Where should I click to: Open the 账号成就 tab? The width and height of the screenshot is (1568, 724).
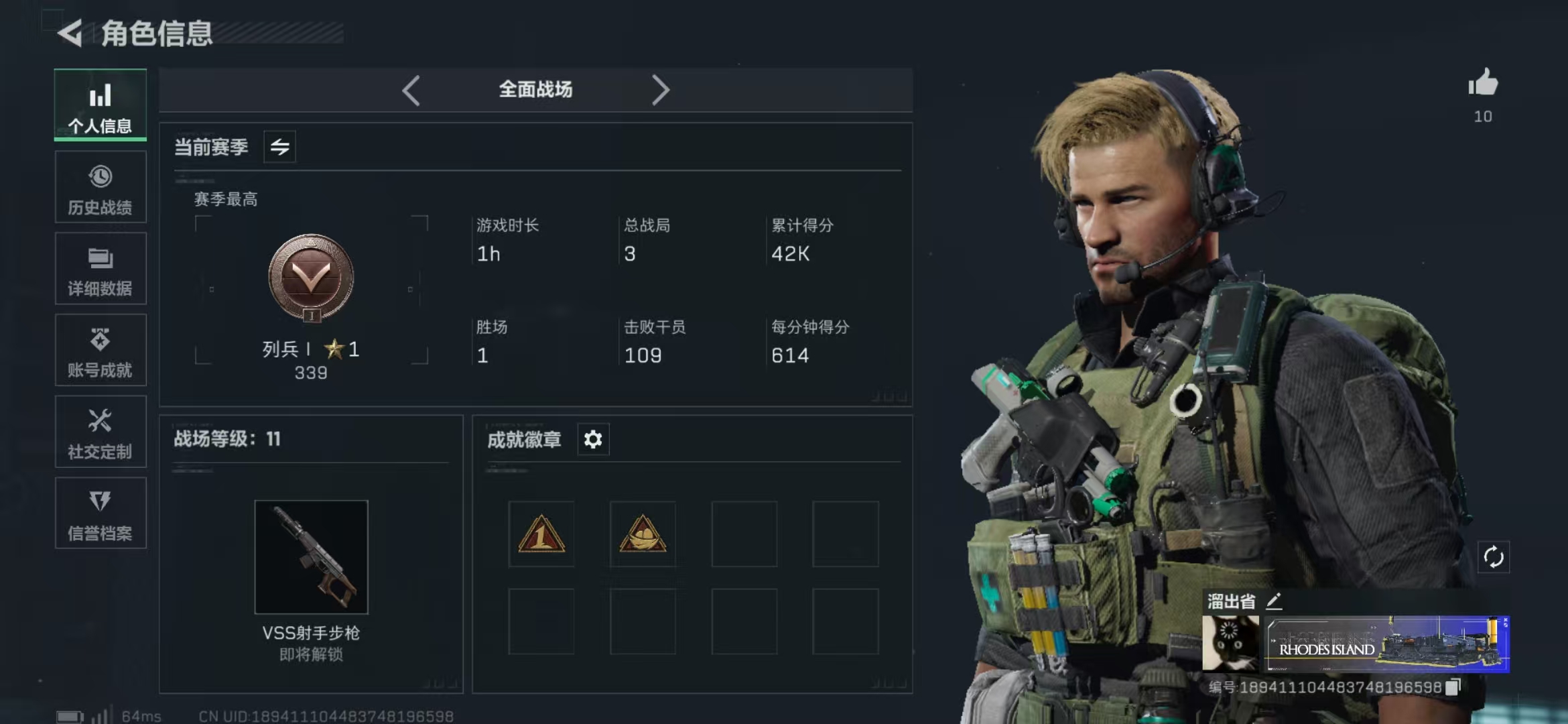pyautogui.click(x=101, y=351)
